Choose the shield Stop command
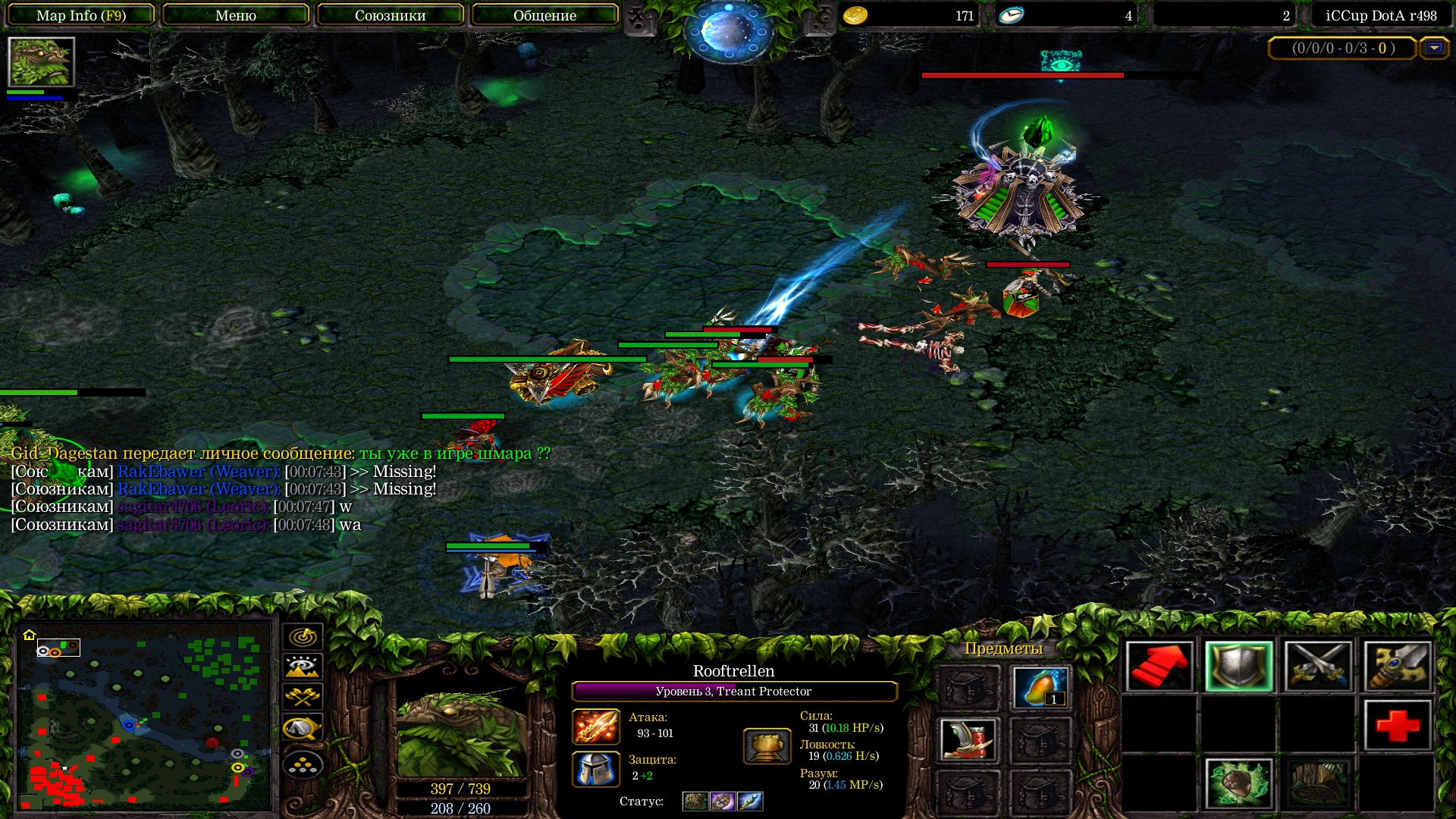 (1238, 667)
